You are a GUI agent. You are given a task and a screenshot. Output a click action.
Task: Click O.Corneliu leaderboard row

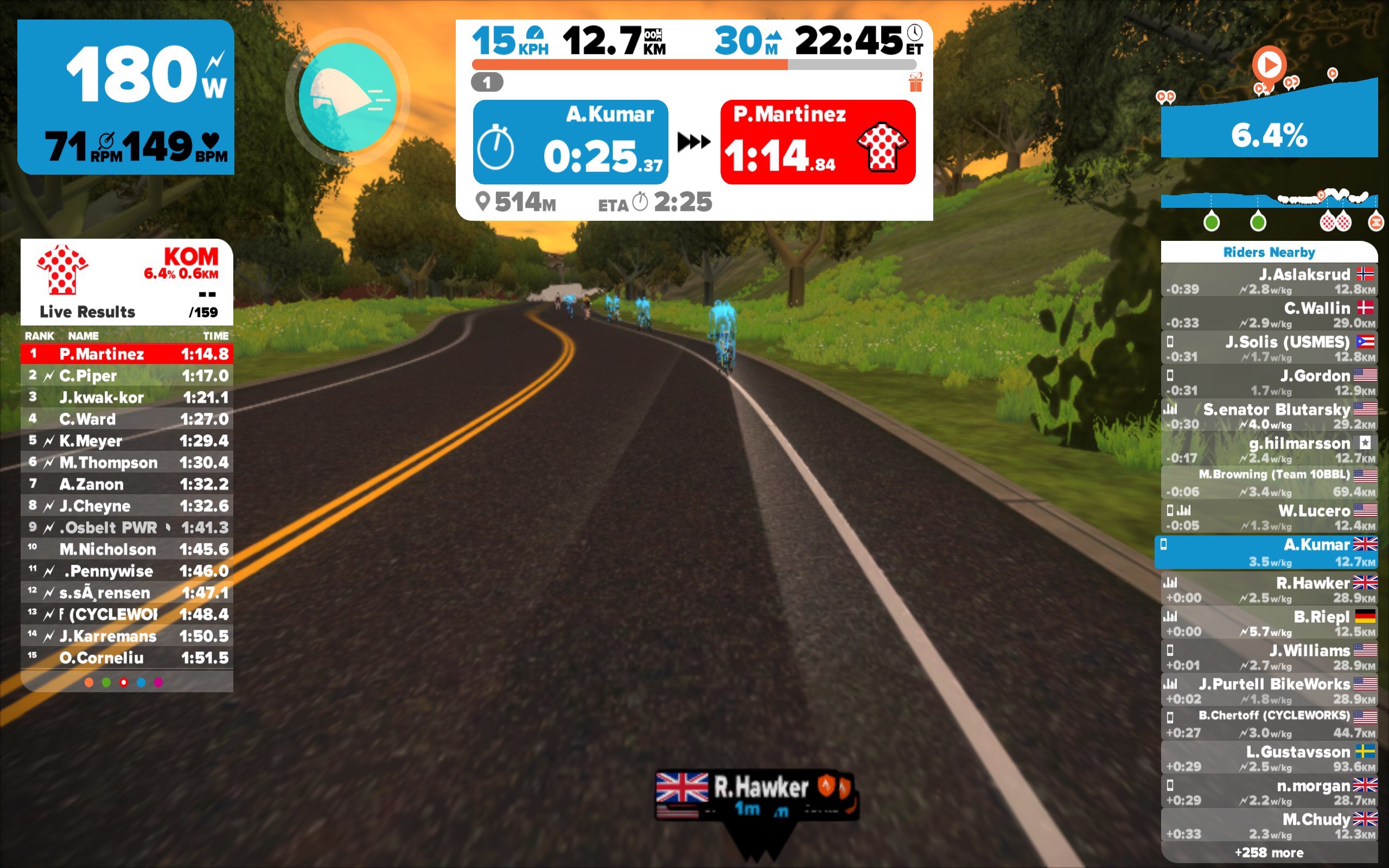coord(127,658)
